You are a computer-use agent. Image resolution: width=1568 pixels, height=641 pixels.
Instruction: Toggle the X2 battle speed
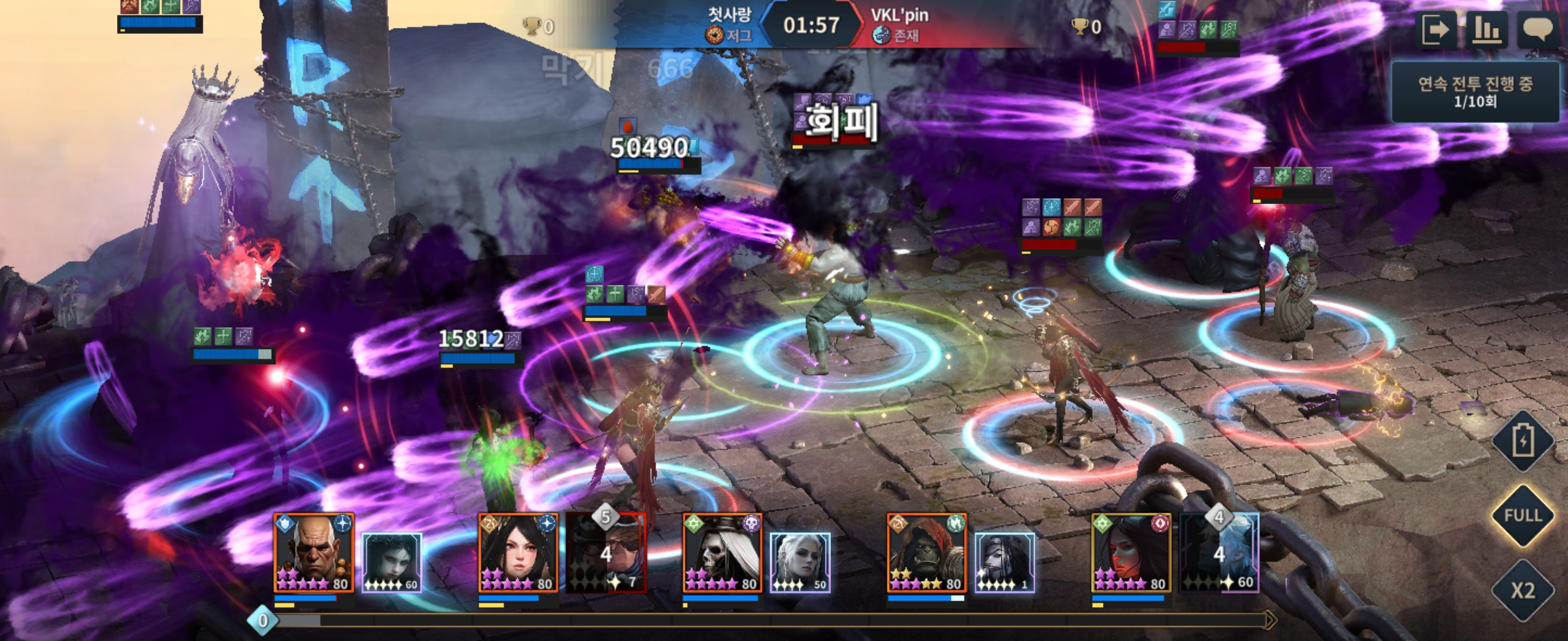tap(1522, 591)
